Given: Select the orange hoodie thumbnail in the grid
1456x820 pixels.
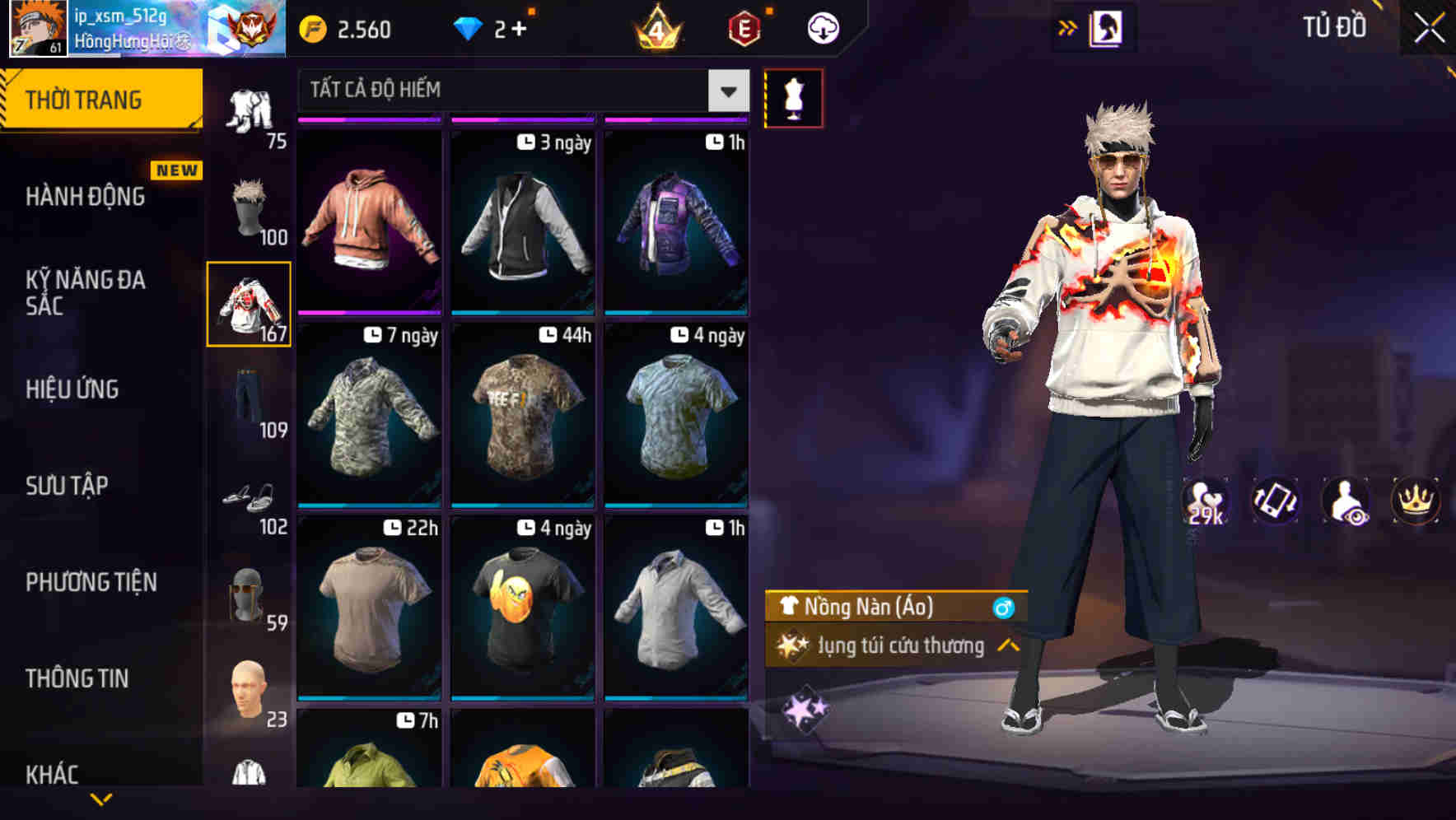Looking at the screenshot, I should click(370, 221).
